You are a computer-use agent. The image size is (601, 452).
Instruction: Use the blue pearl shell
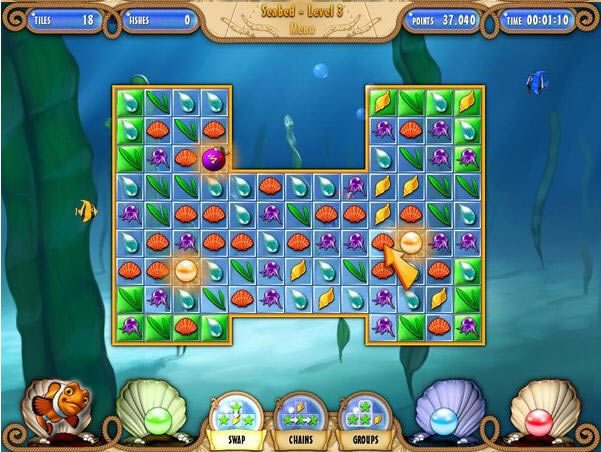449,413
